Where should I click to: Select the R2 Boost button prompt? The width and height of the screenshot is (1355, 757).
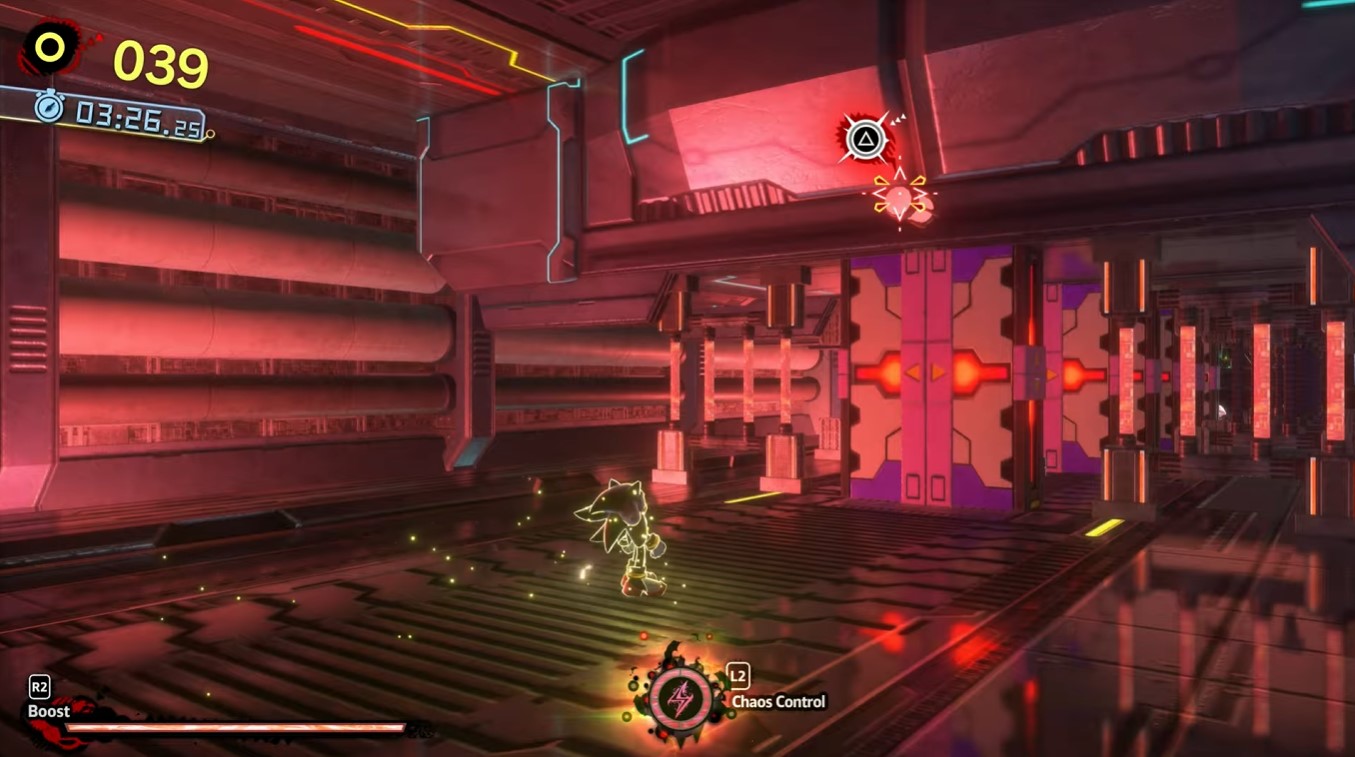(x=39, y=687)
